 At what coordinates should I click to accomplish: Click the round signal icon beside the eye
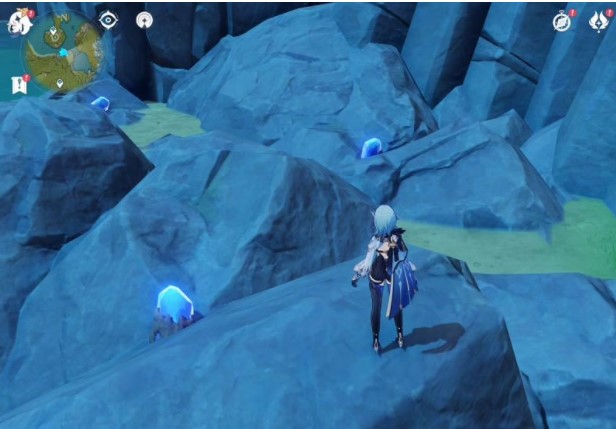pos(144,20)
